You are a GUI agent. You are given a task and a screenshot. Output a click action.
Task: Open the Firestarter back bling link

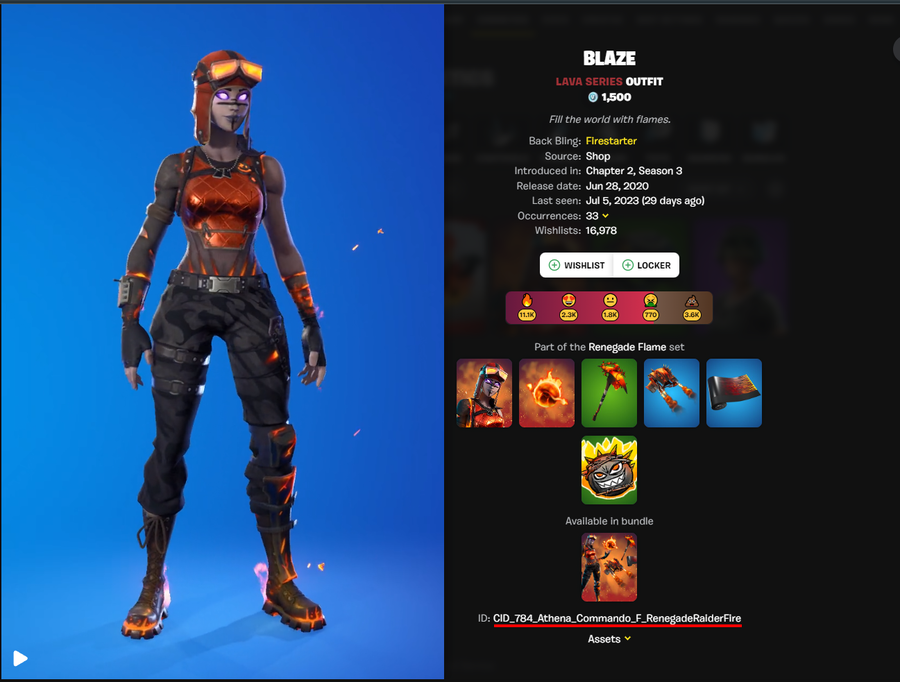click(611, 141)
